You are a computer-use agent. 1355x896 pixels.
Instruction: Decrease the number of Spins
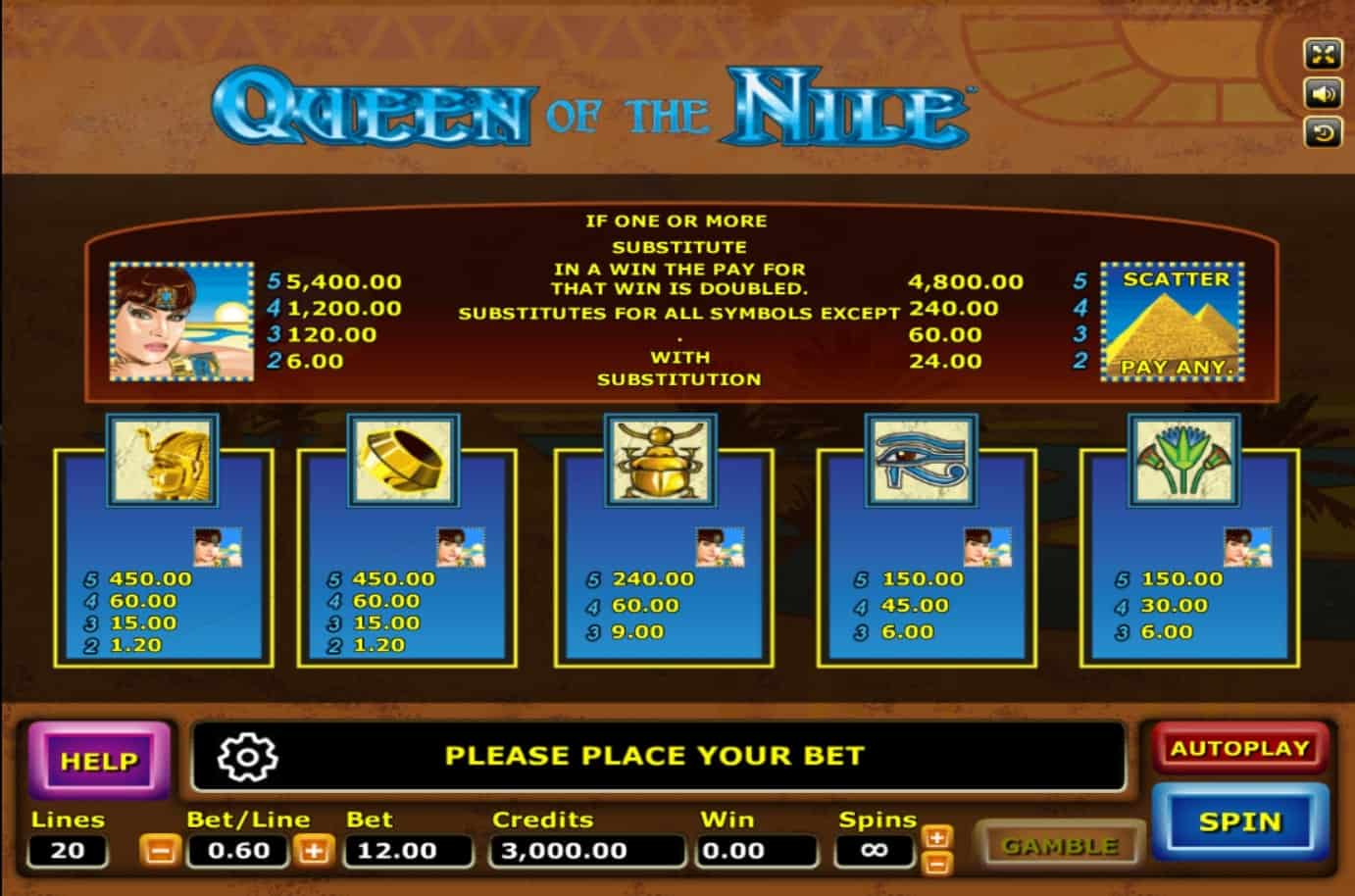point(937,863)
